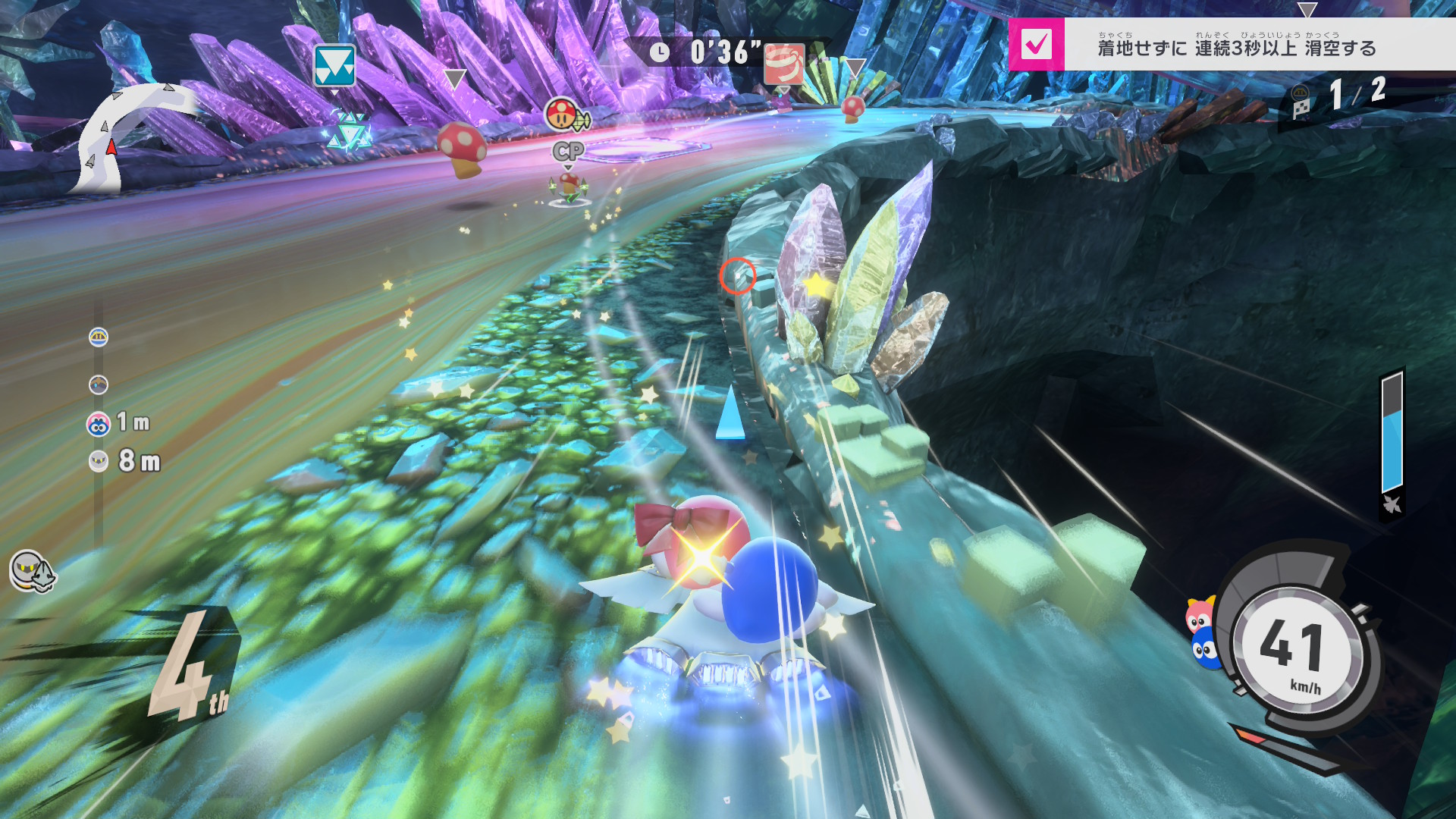Select the rival icon marked 8 m
This screenshot has height=819, width=1456.
tap(99, 461)
